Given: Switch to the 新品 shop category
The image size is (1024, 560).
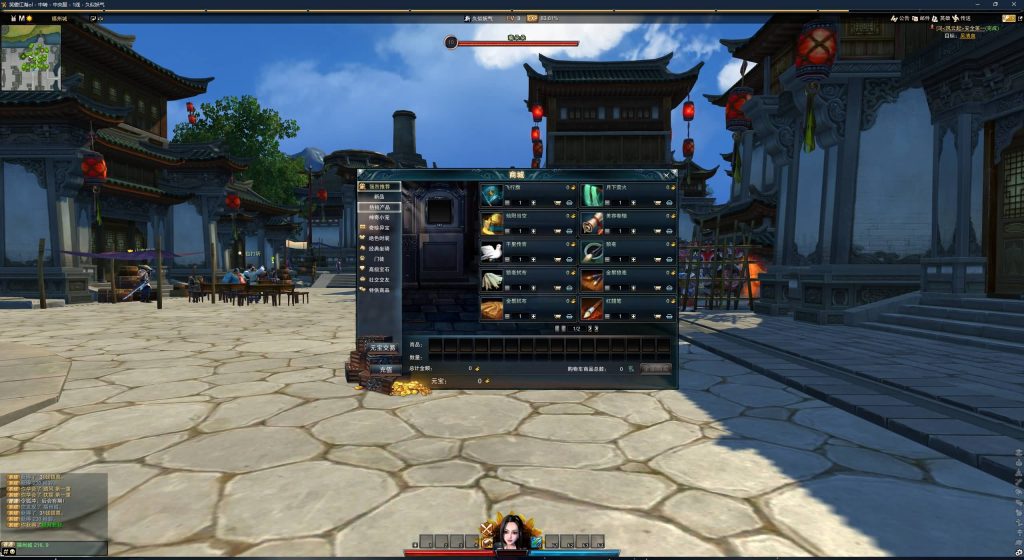Looking at the screenshot, I should click(378, 196).
